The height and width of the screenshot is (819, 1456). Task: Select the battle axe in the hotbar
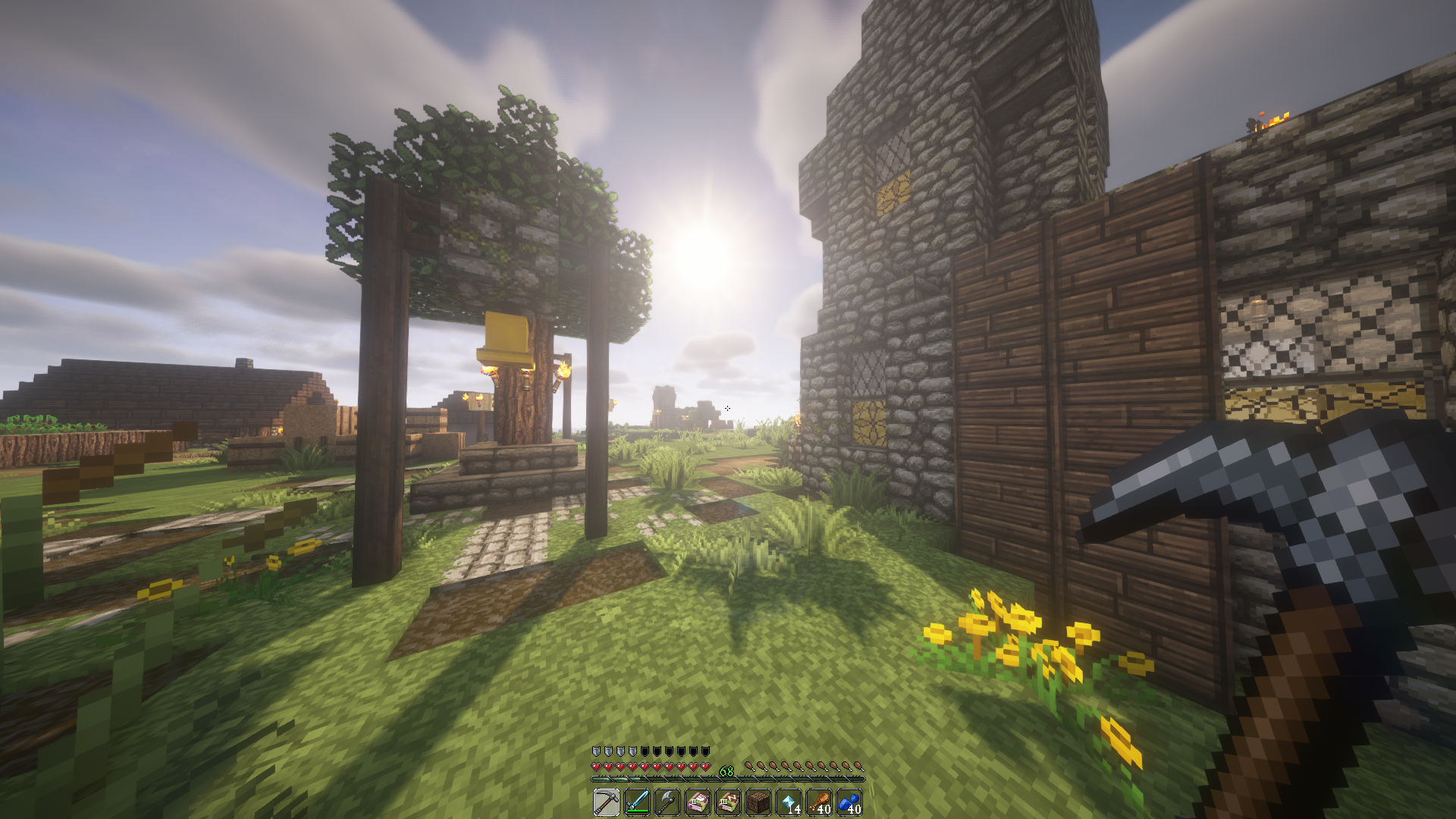667,803
